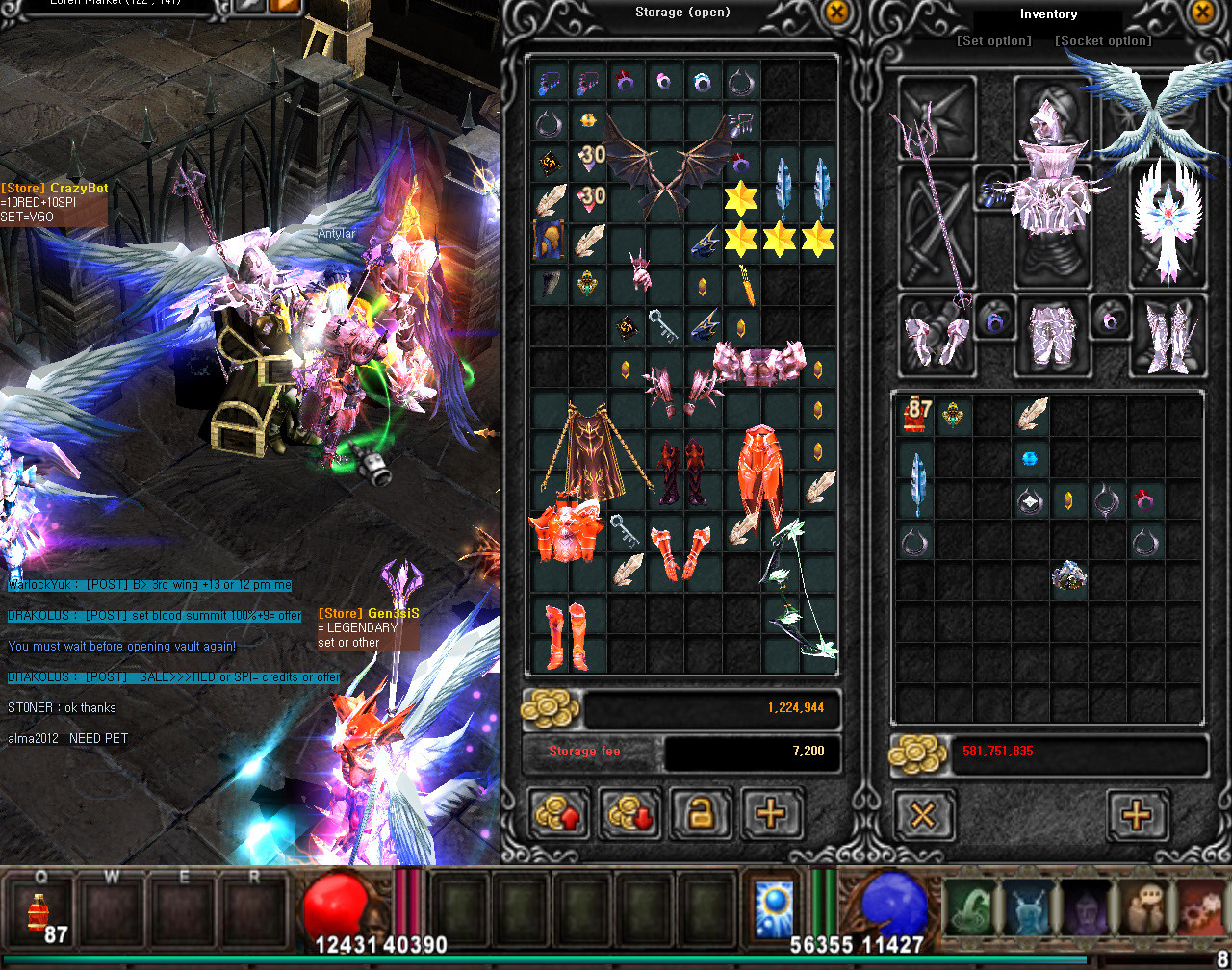Image resolution: width=1232 pixels, height=970 pixels.
Task: Select the blue feather in inventory
Action: coord(916,483)
